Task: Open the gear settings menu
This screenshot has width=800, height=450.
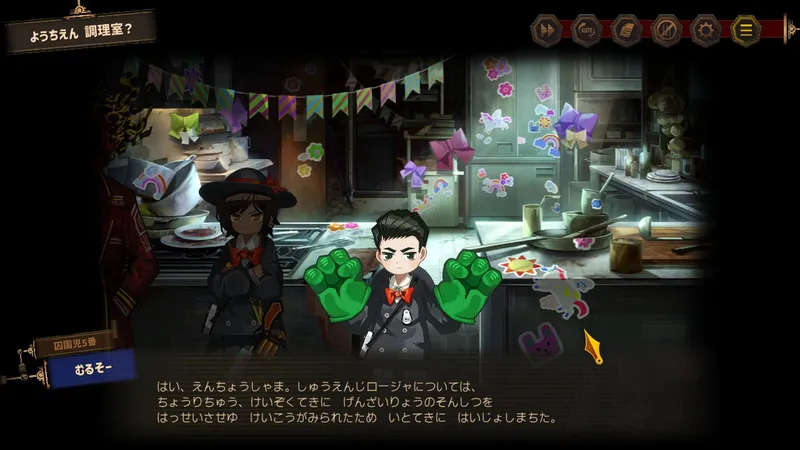Action: click(x=706, y=30)
